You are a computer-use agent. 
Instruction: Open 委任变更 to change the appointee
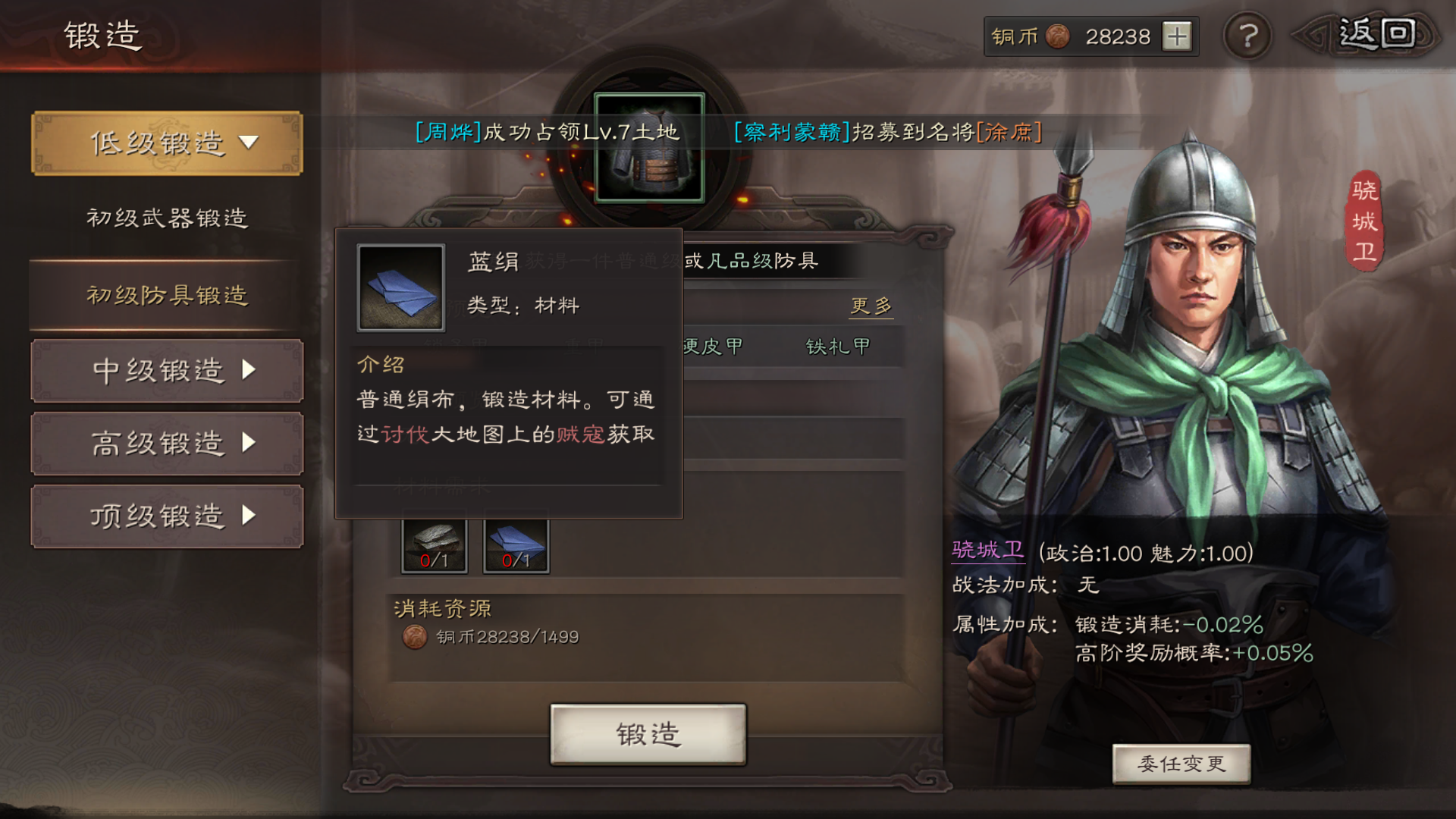pos(1181,764)
